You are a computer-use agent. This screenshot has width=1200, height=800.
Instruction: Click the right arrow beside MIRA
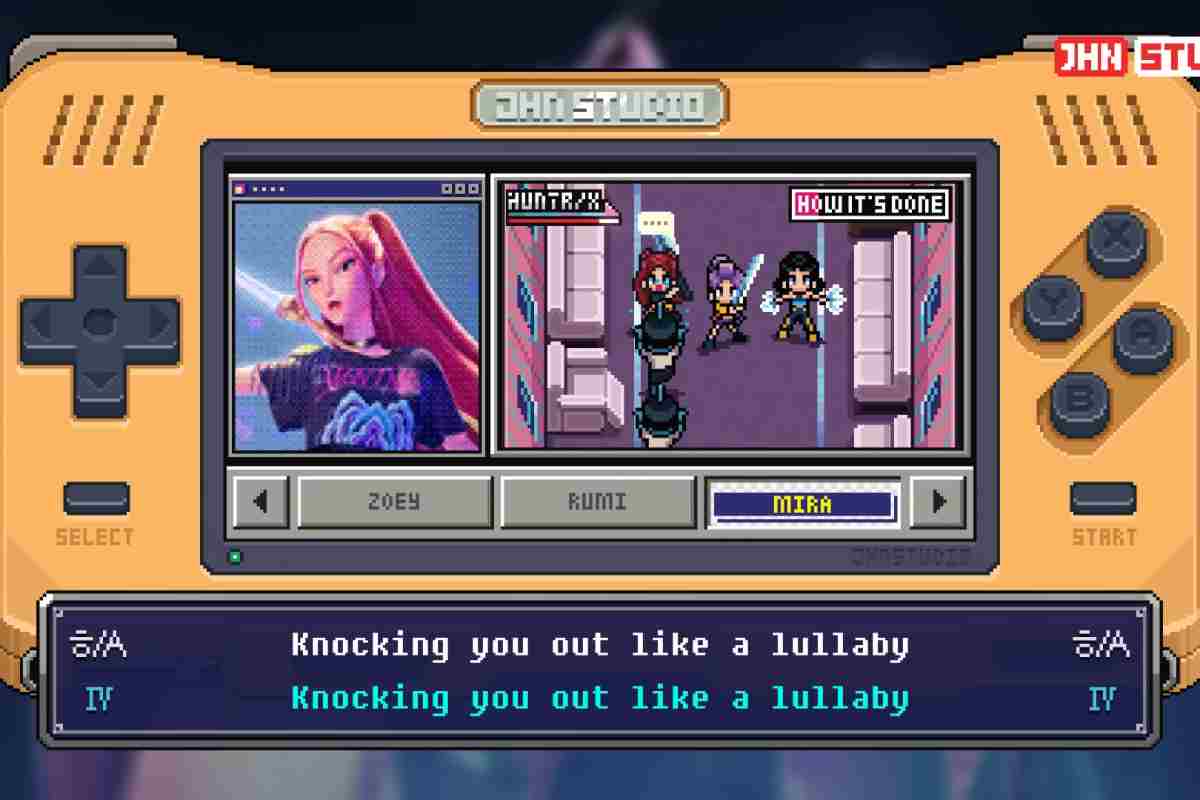coord(939,502)
